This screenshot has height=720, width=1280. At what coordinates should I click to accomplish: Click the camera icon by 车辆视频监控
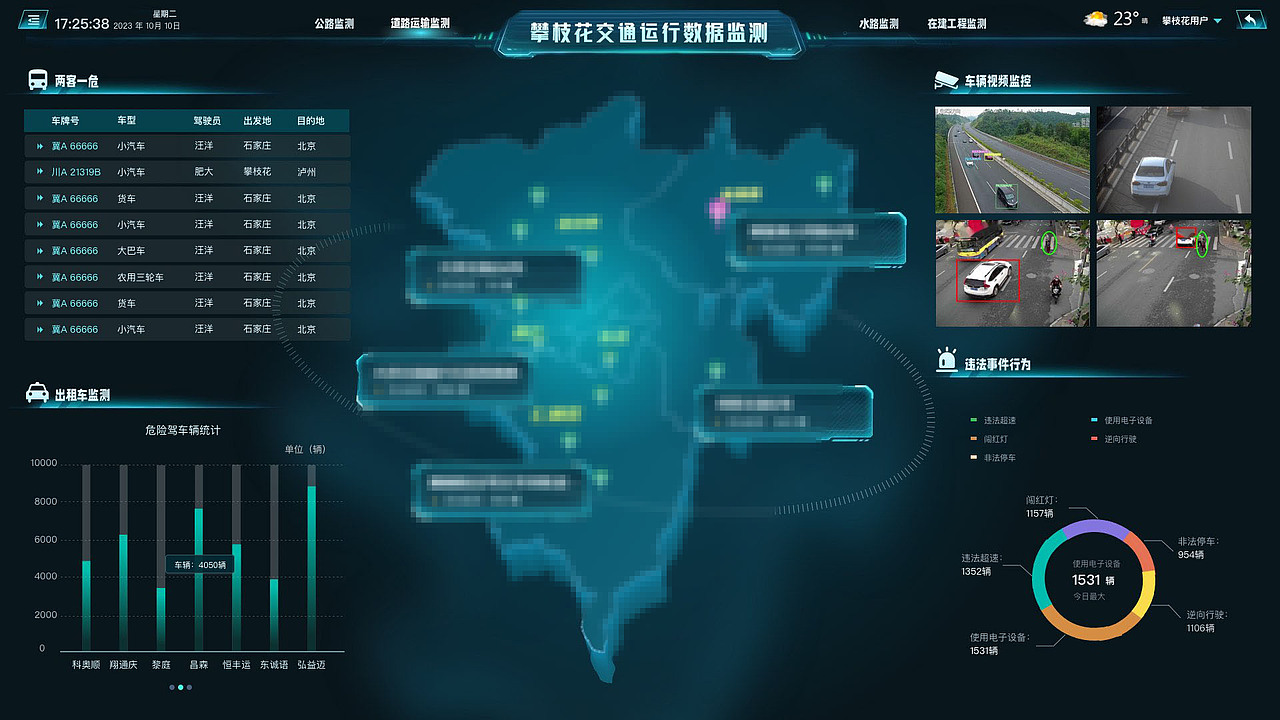[x=946, y=81]
